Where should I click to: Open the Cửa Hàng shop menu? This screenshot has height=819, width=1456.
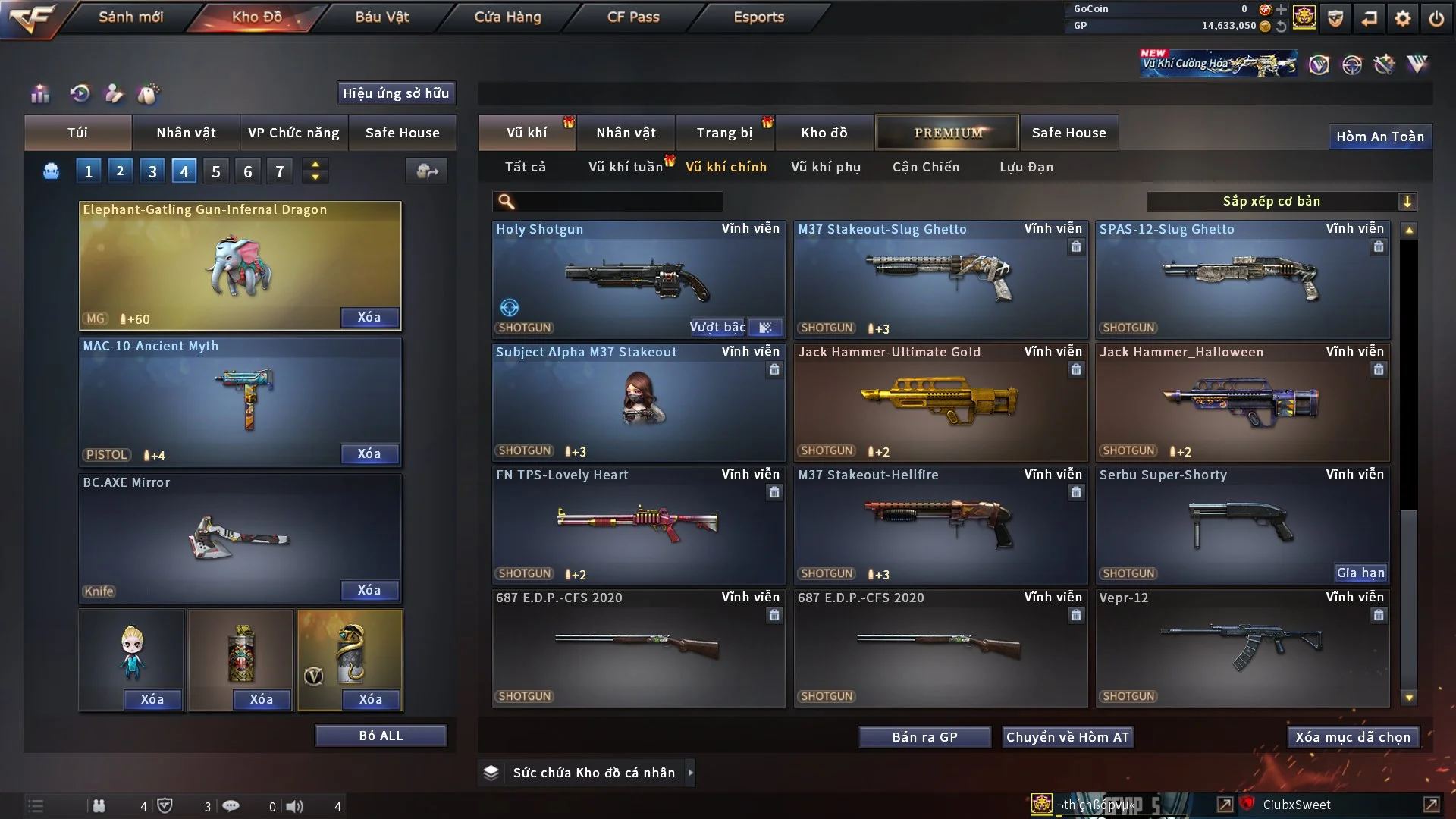(507, 17)
